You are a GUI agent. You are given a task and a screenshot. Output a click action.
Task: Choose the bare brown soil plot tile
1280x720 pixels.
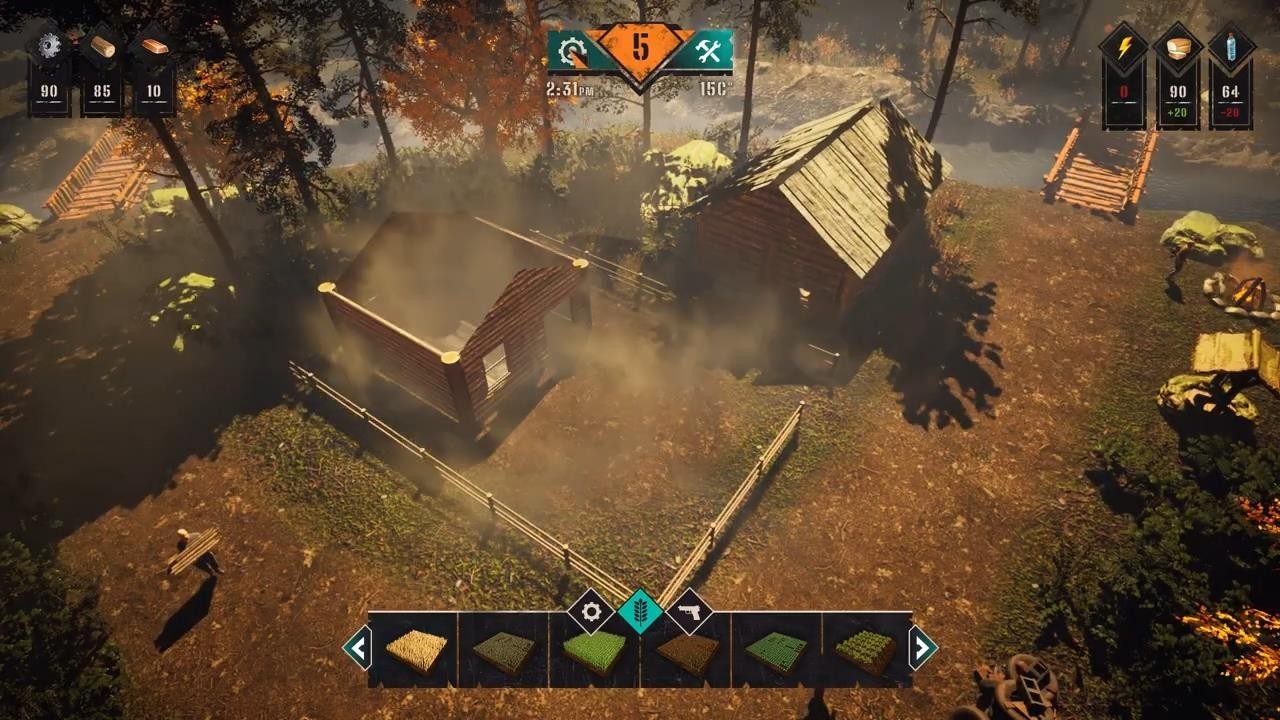[686, 651]
